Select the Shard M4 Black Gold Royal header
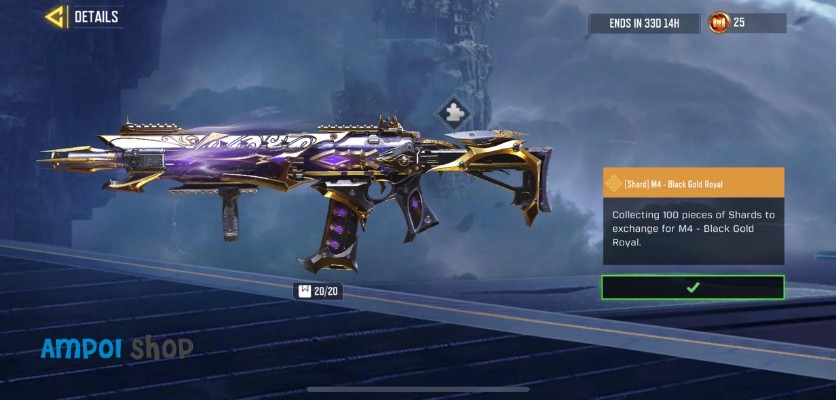Screen dimensions: 836x400 click(x=692, y=183)
